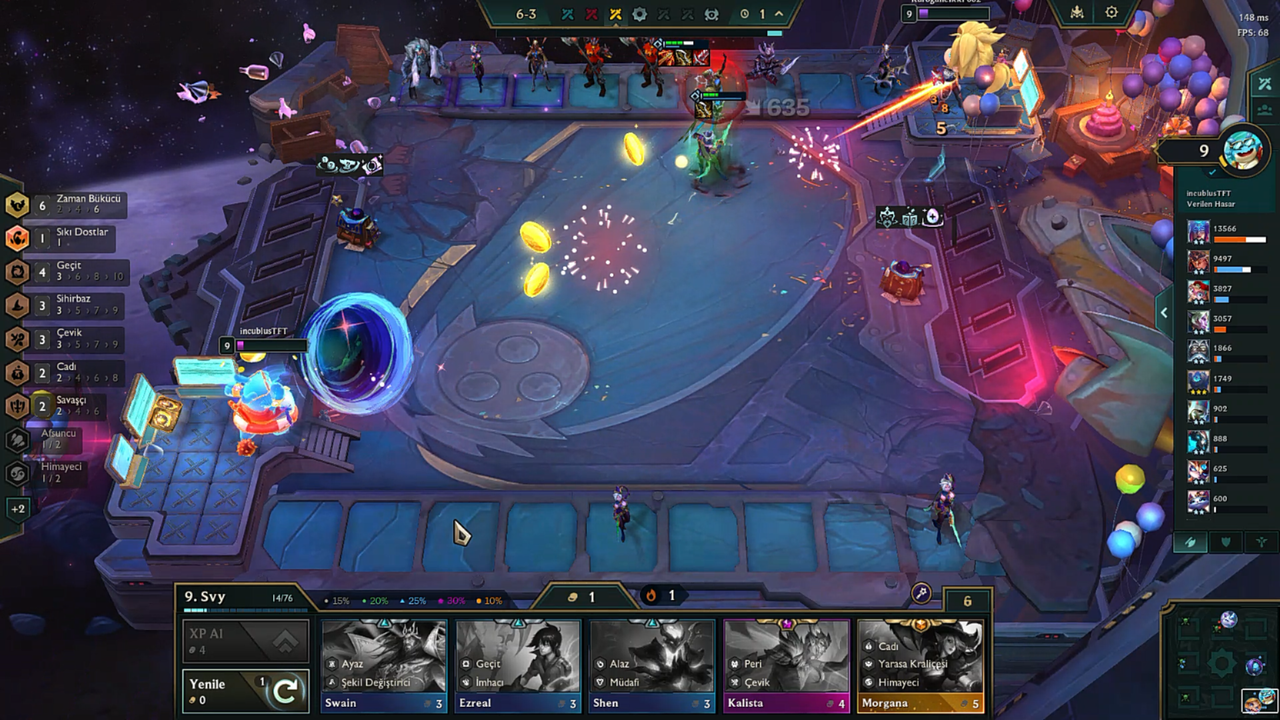Expand the +2 hidden traits

click(x=17, y=509)
